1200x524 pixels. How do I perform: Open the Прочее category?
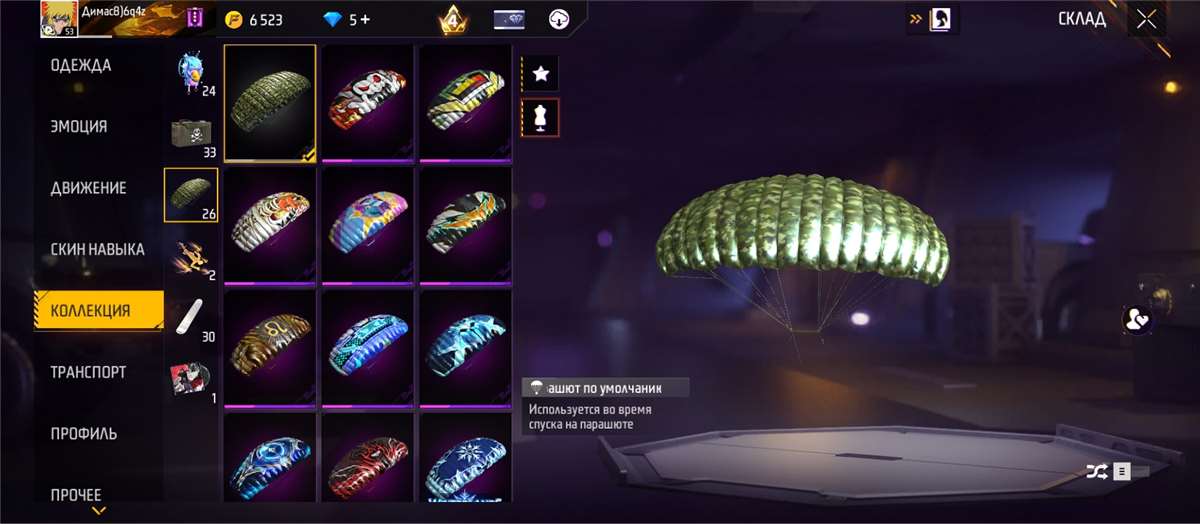click(76, 494)
